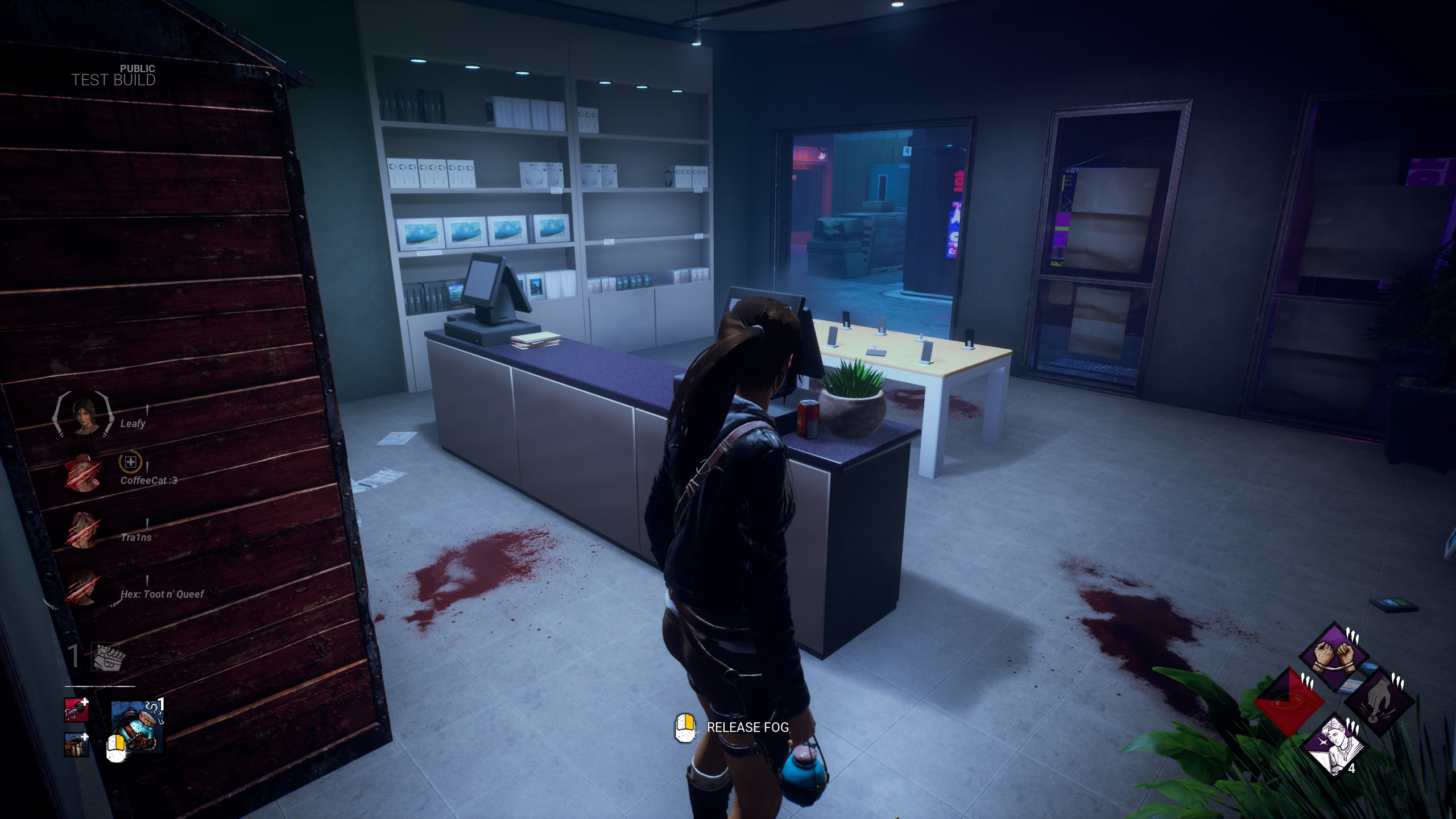Select Tra1ns in the survivor list
Viewport: 1456px width, 819px height.
[x=136, y=537]
